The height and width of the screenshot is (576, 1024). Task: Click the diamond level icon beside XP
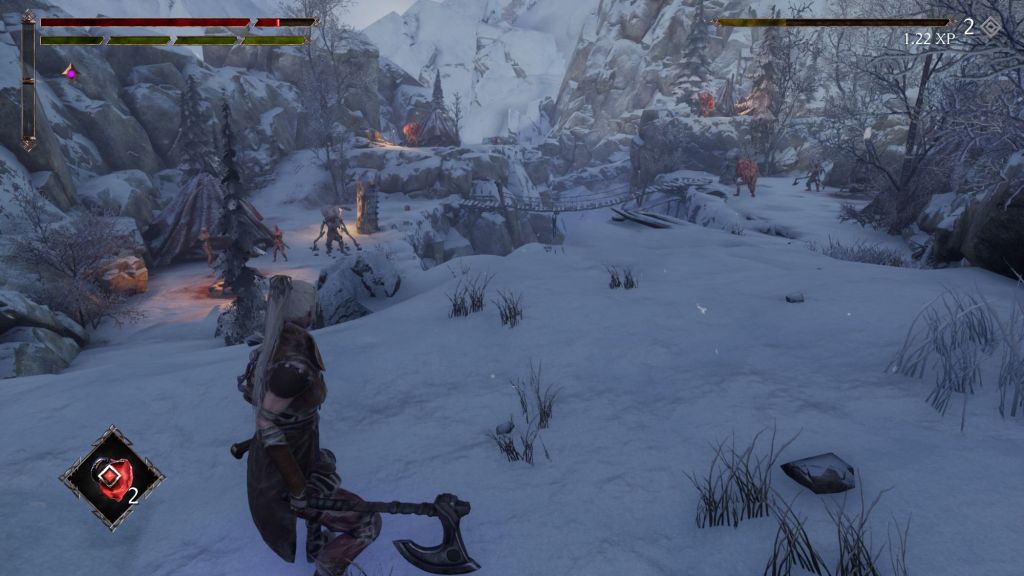point(989,27)
